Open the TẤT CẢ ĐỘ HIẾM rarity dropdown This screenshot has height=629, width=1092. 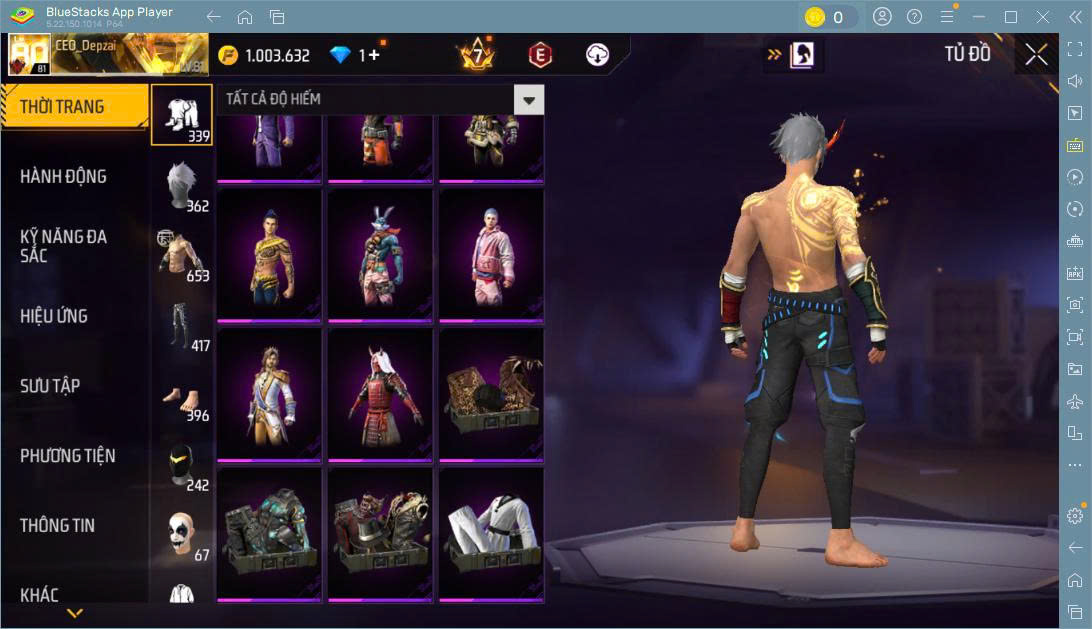pos(529,99)
